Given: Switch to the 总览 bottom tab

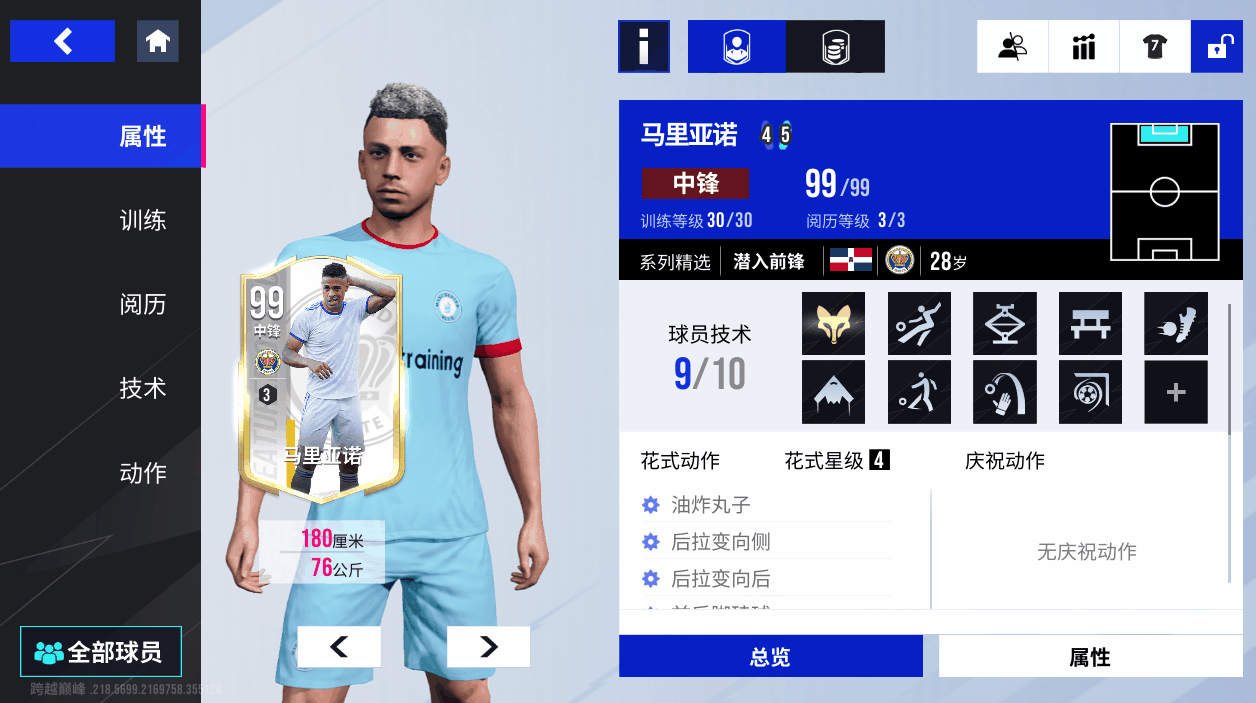Looking at the screenshot, I should click(770, 657).
